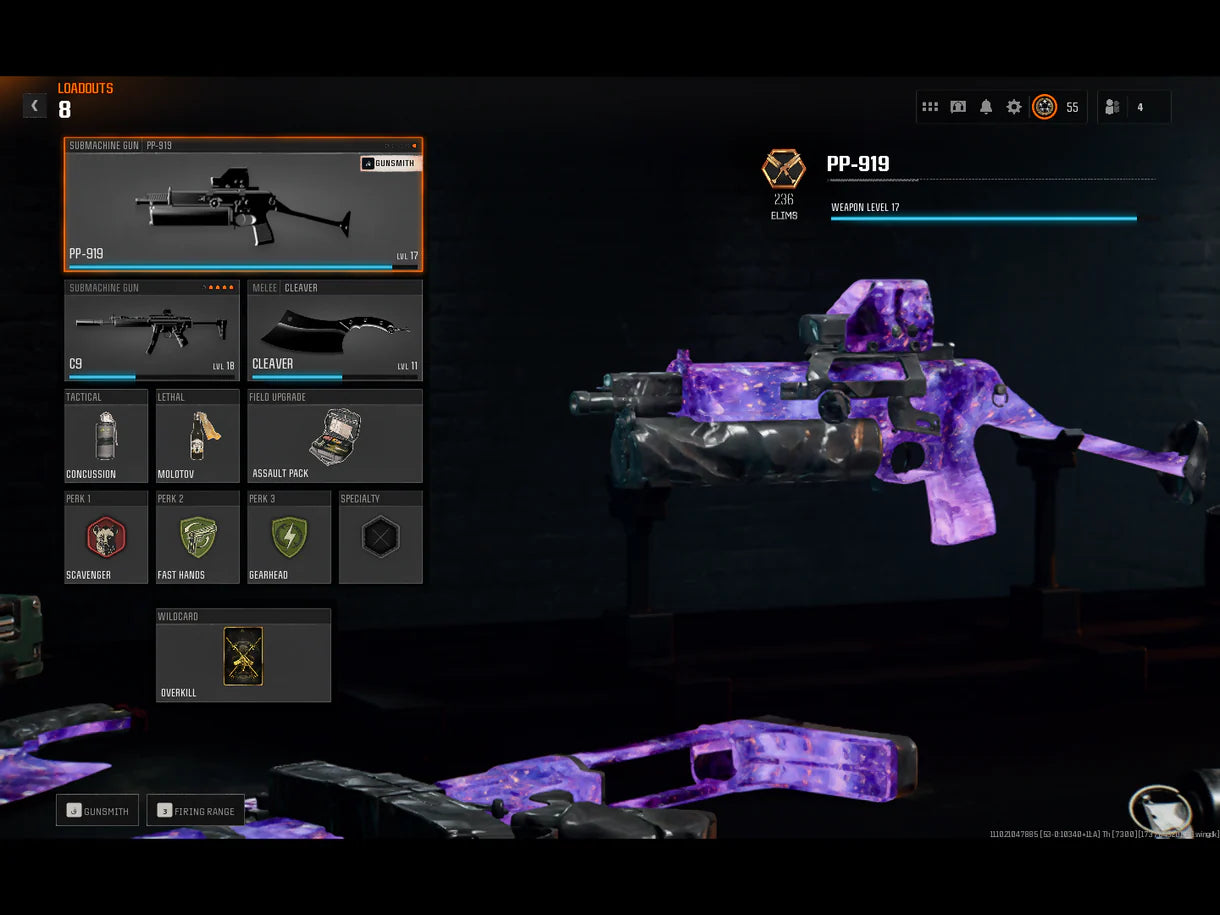Show notifications via the bell icon
The image size is (1220, 915).
click(986, 107)
